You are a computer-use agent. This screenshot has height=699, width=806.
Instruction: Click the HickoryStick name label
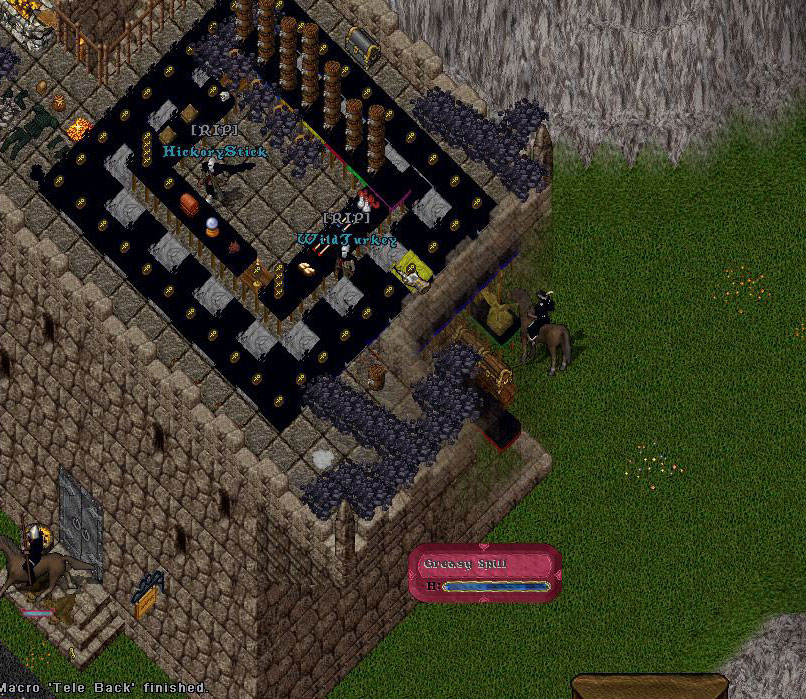[x=215, y=152]
